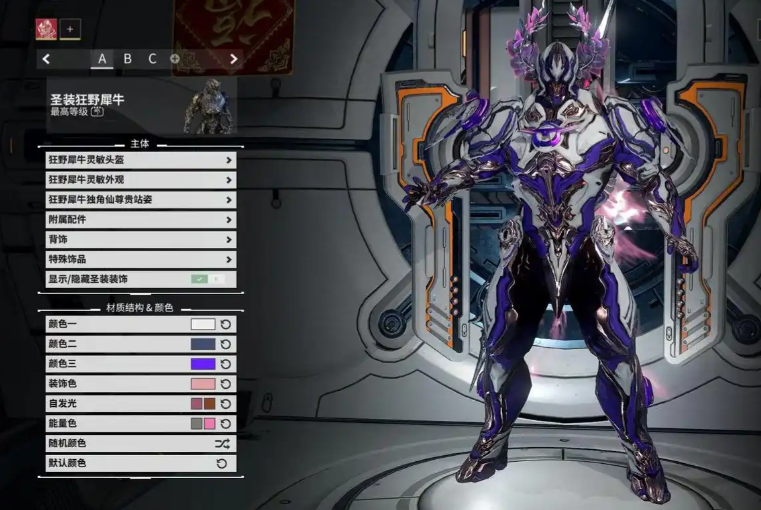Viewport: 761px width, 510px height.
Task: Open the 狂野犀牛灵敏外观 skin menu
Action: 140,180
